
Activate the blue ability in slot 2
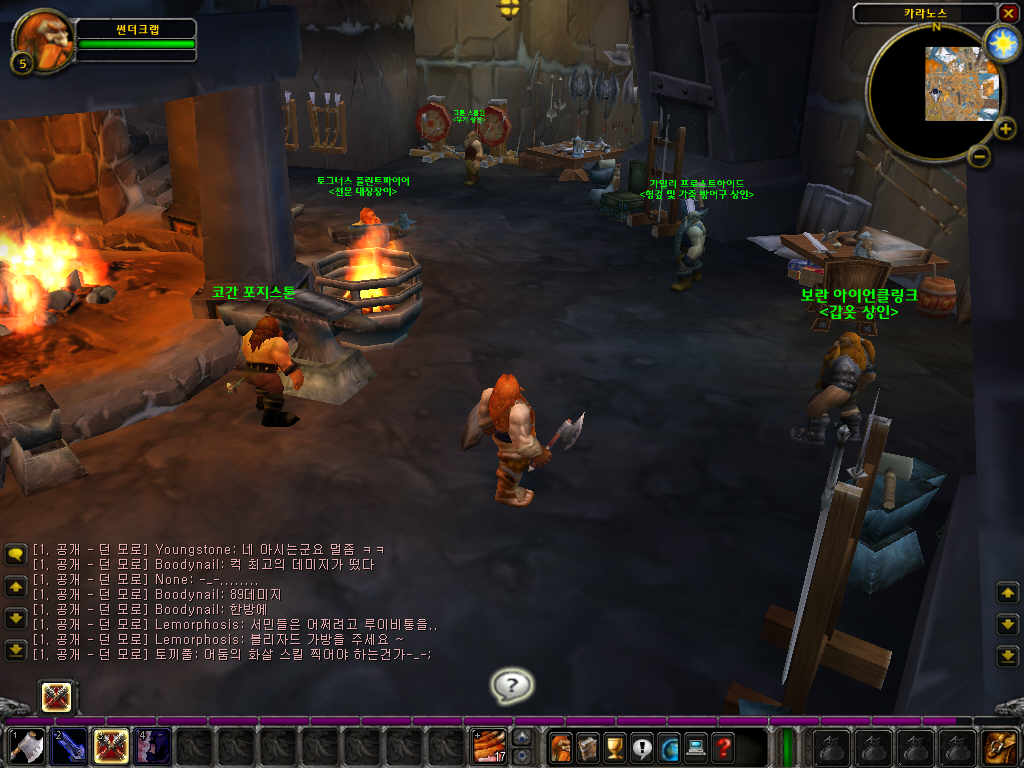pyautogui.click(x=68, y=747)
